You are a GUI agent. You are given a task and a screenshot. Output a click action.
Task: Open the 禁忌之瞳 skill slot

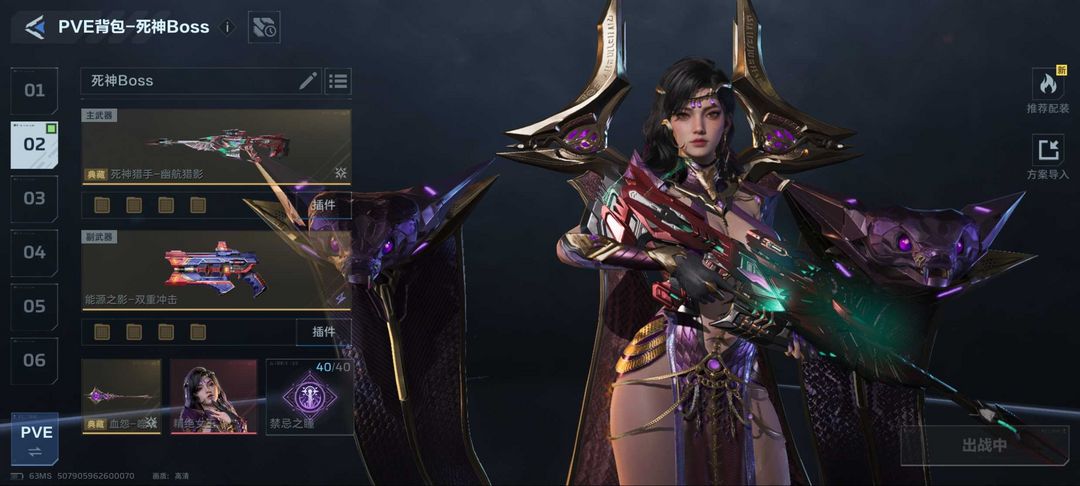309,397
